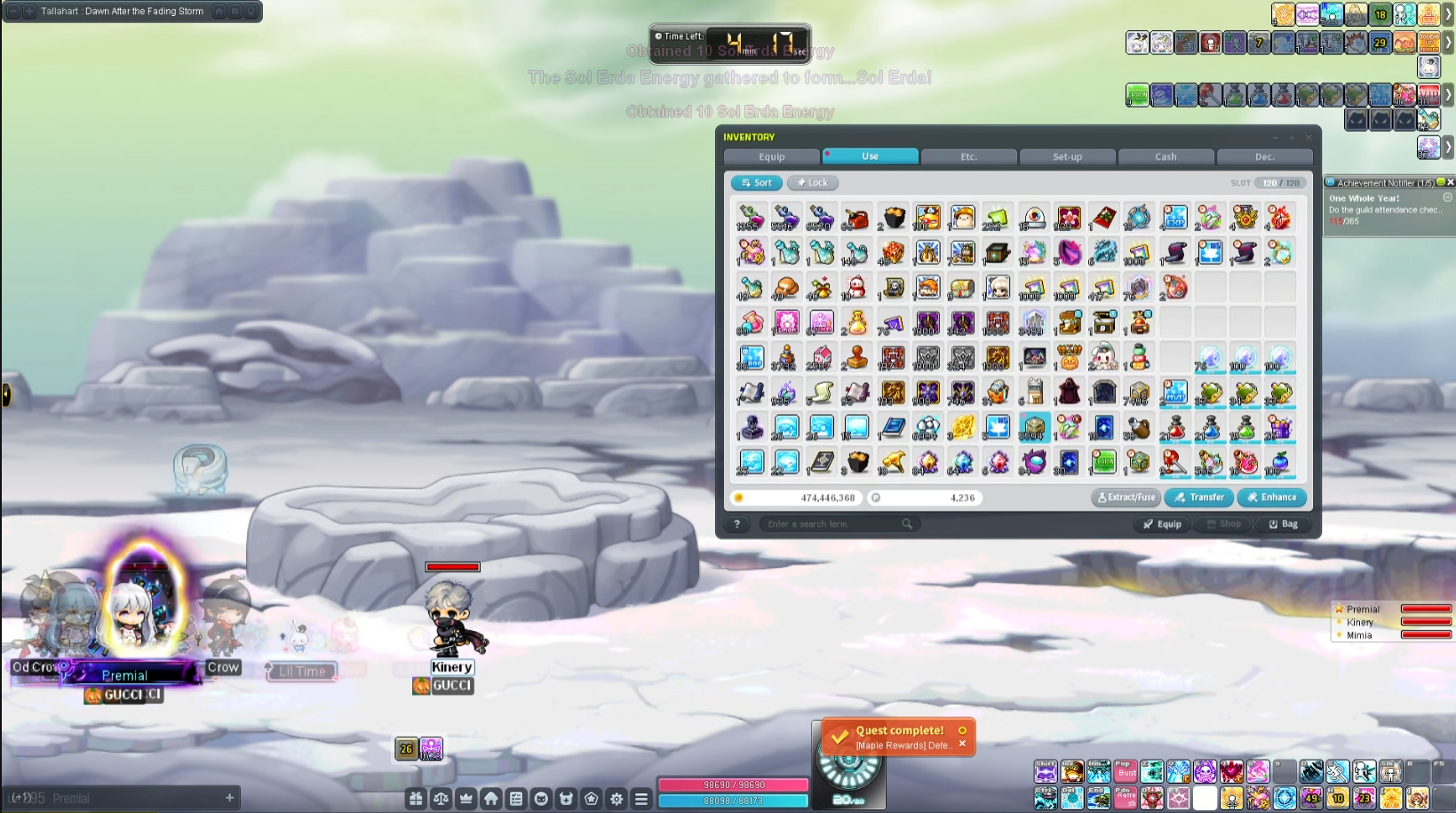Close the Achievement Notifier panel

pos(1450,182)
